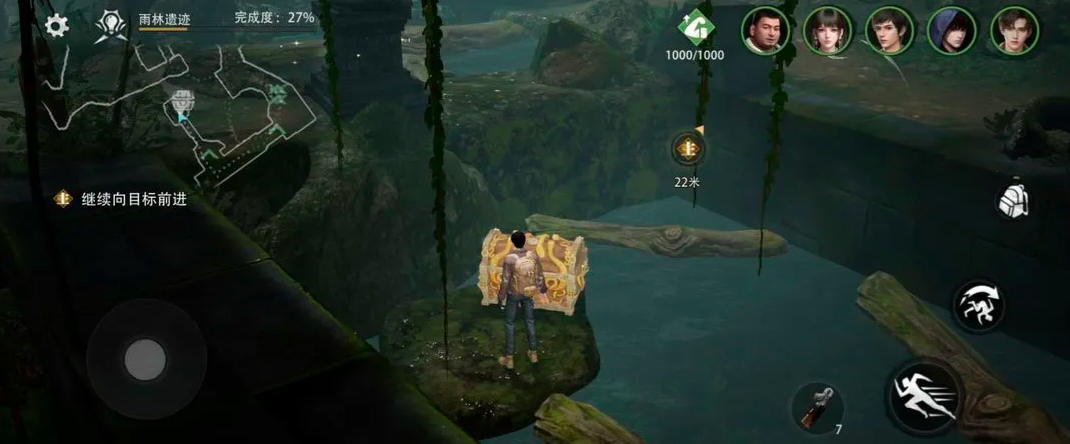The width and height of the screenshot is (1070, 444).
Task: Switch to the blue-hooded character portrait
Action: click(952, 30)
